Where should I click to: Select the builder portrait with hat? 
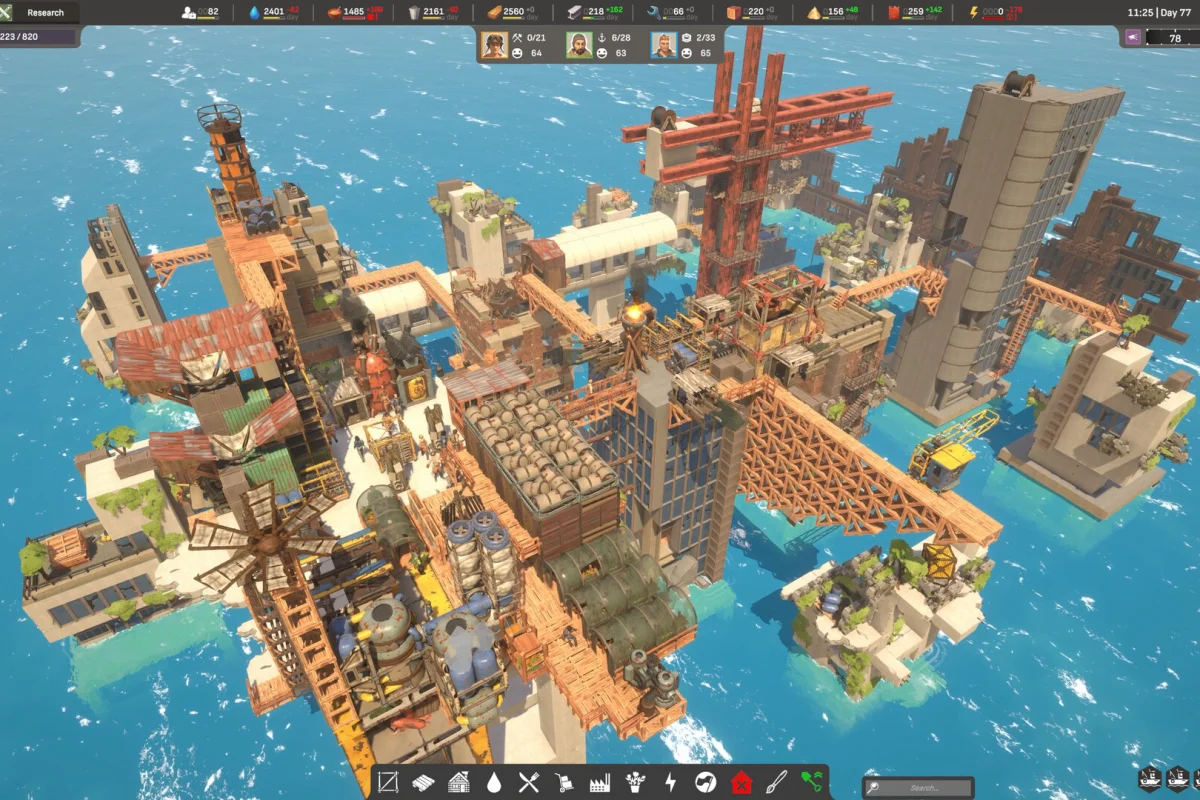pos(494,45)
